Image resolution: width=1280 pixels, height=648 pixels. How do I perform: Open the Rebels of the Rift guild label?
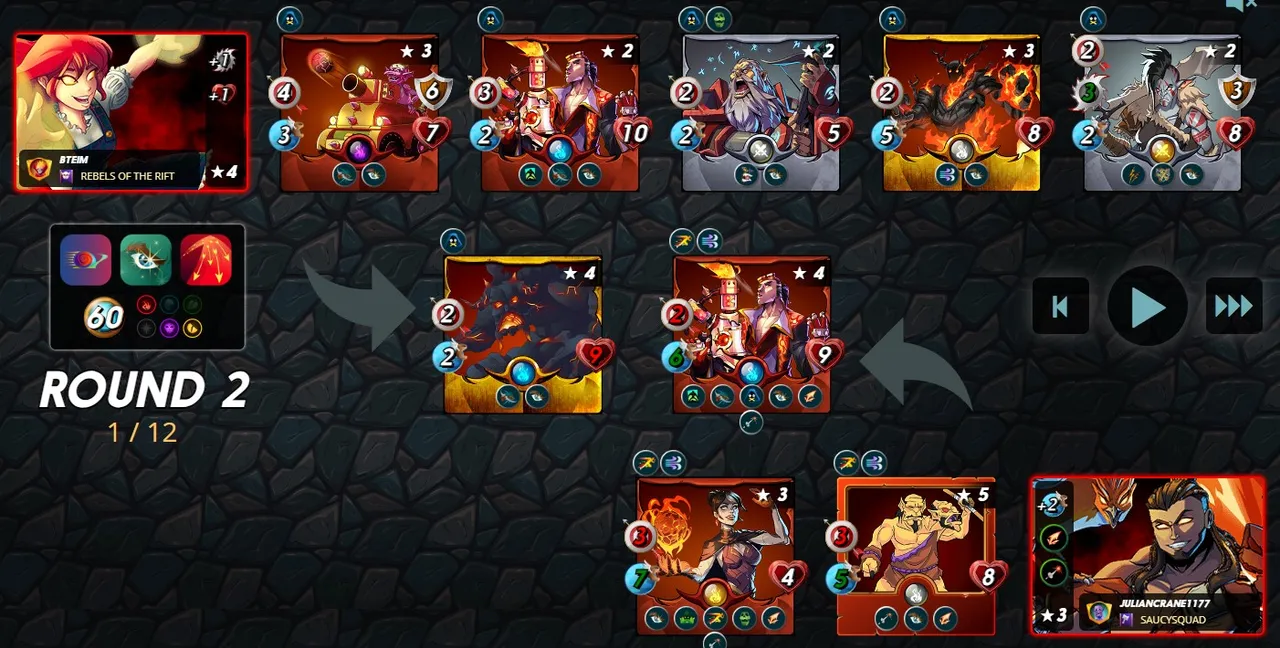[x=127, y=176]
